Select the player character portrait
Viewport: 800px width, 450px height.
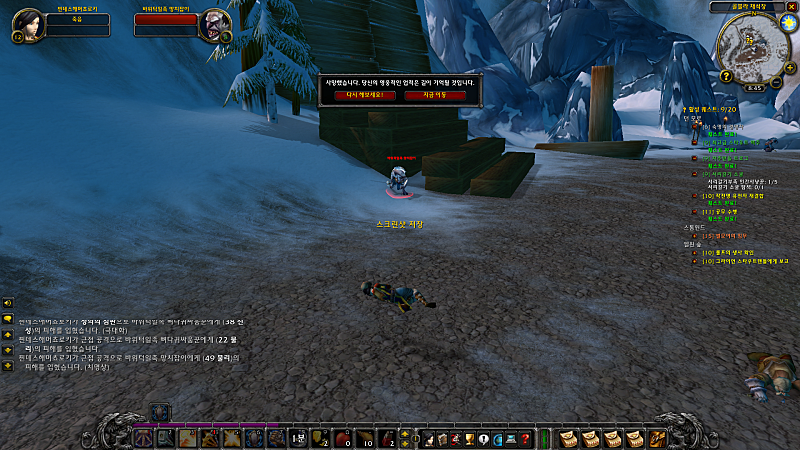(x=26, y=24)
